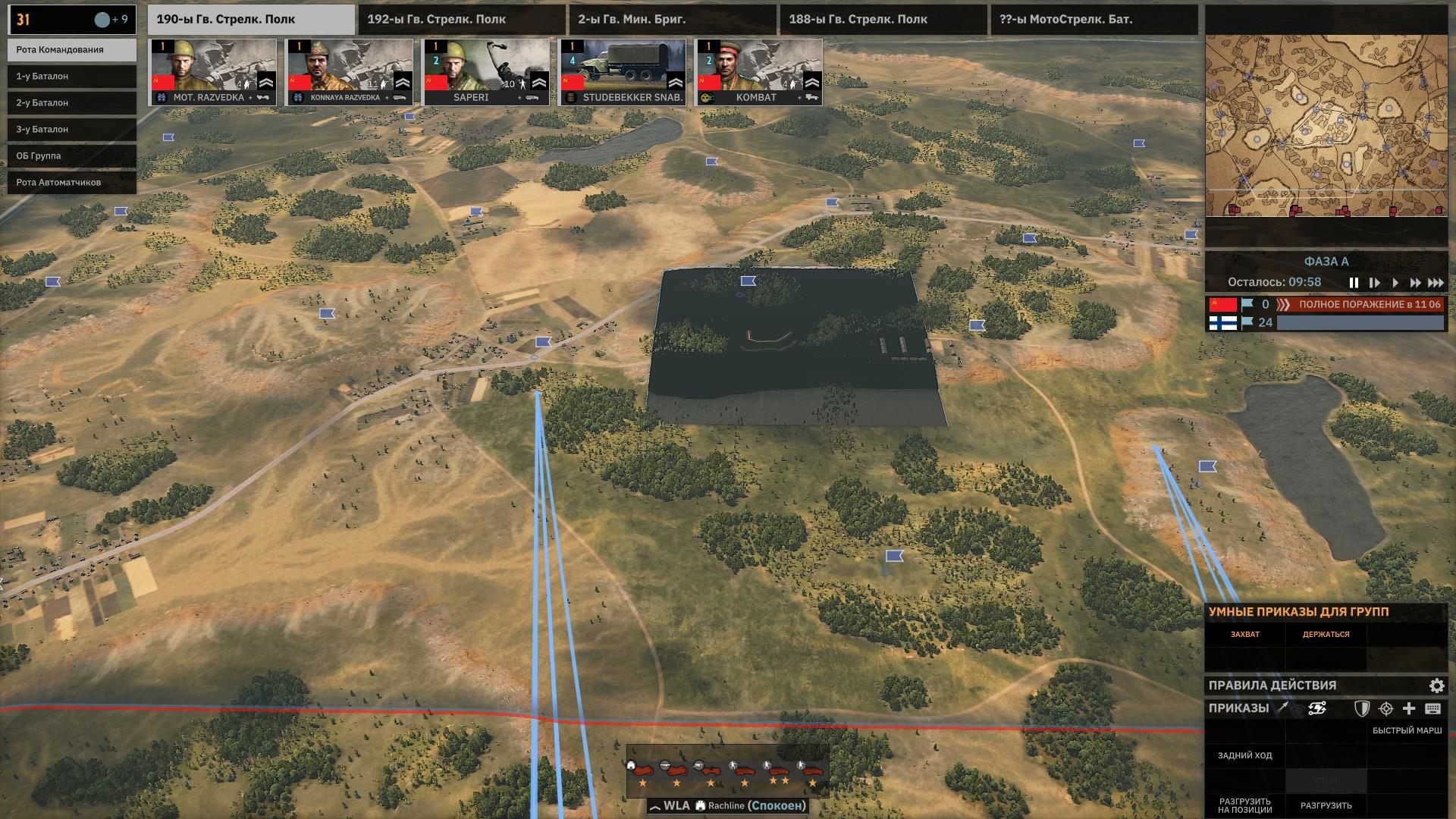Pause the game with the pause button

coord(1354,283)
